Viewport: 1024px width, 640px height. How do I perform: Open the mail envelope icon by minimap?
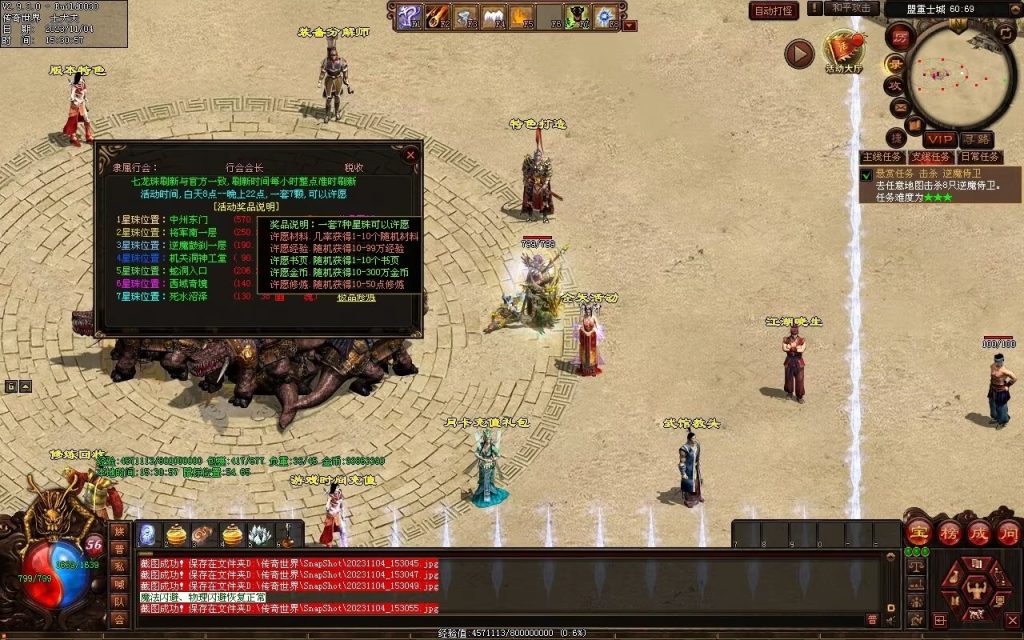[899, 108]
